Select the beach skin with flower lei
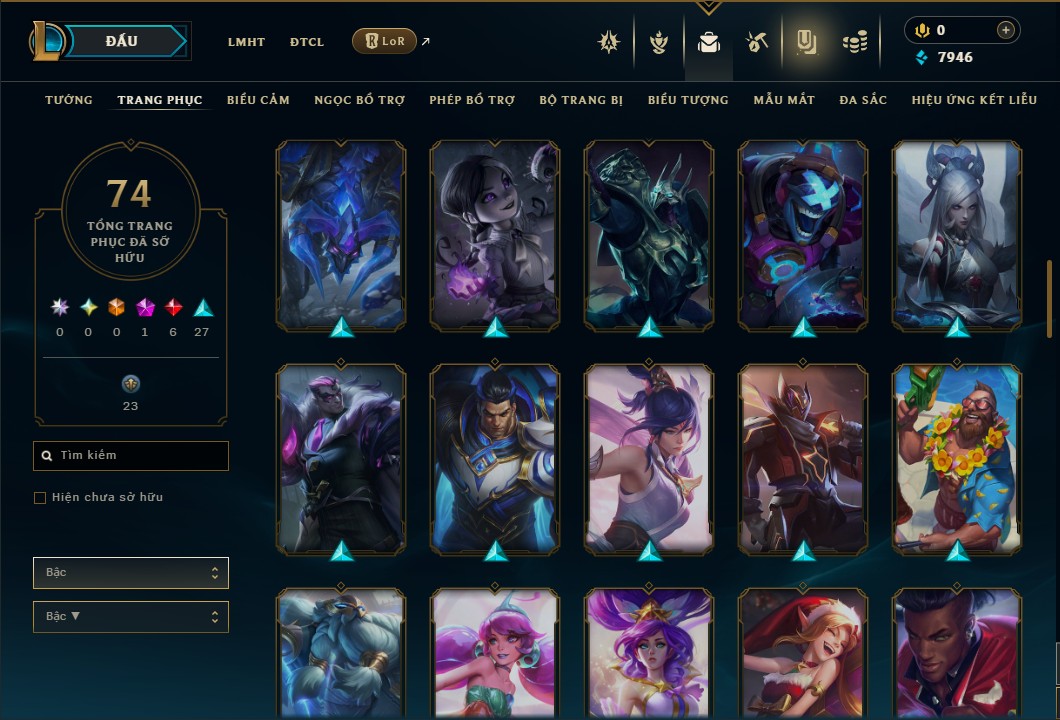Screen dimensions: 1060x720 957,458
